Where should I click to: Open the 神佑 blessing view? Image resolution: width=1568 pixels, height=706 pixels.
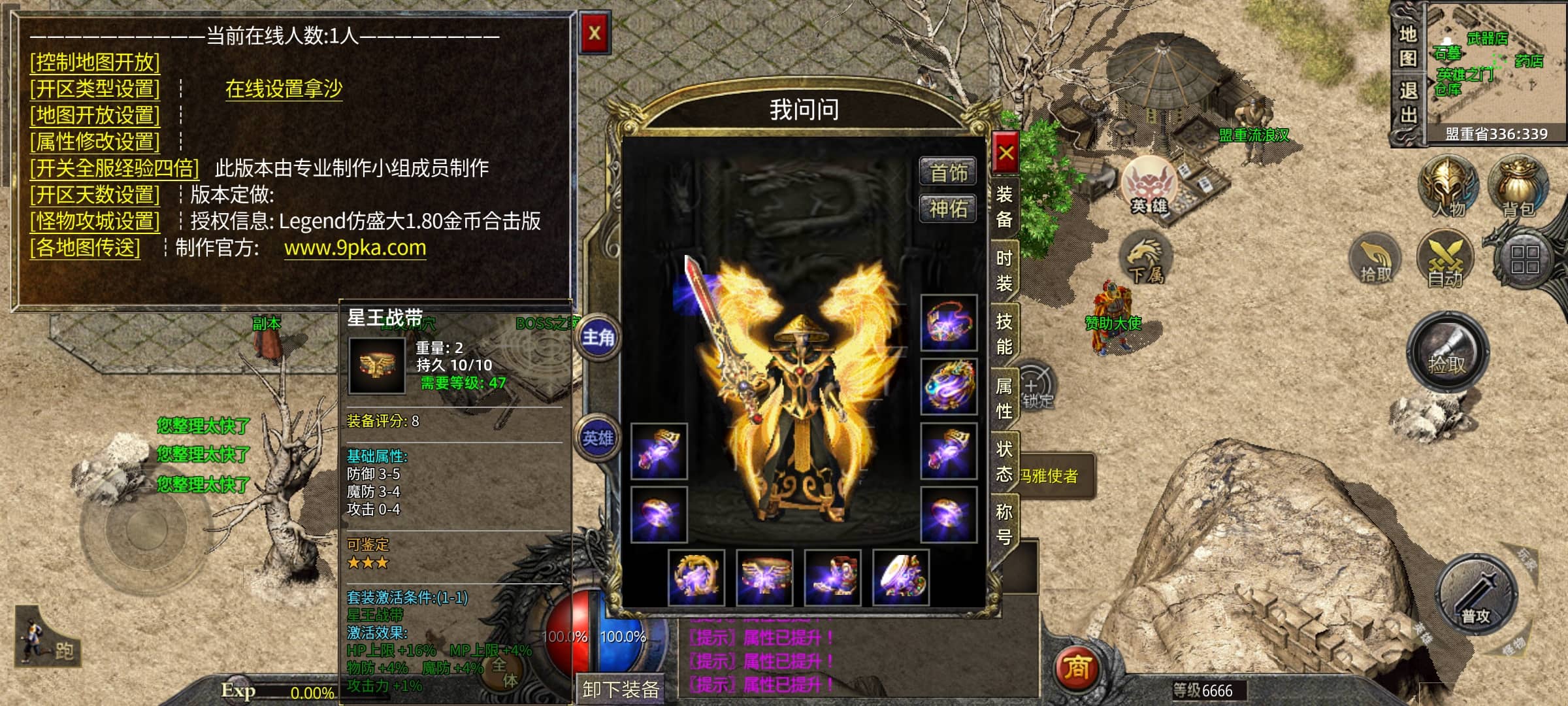(x=948, y=209)
